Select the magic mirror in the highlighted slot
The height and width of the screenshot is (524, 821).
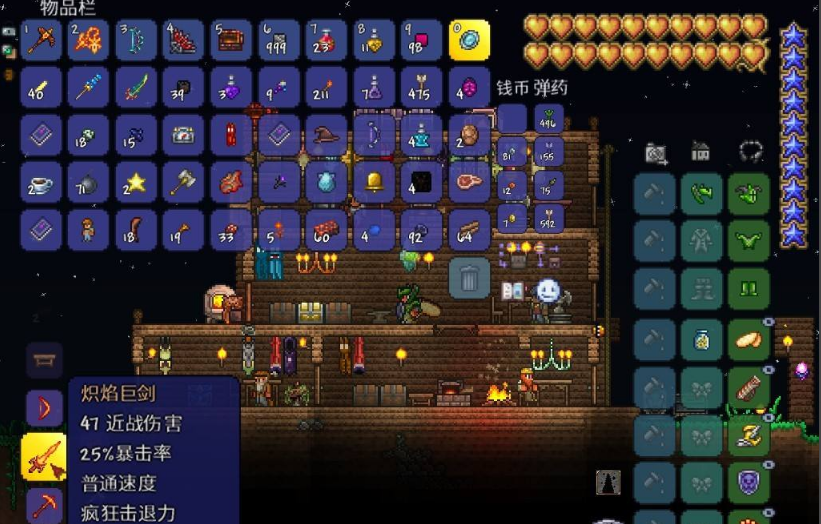coord(469,40)
